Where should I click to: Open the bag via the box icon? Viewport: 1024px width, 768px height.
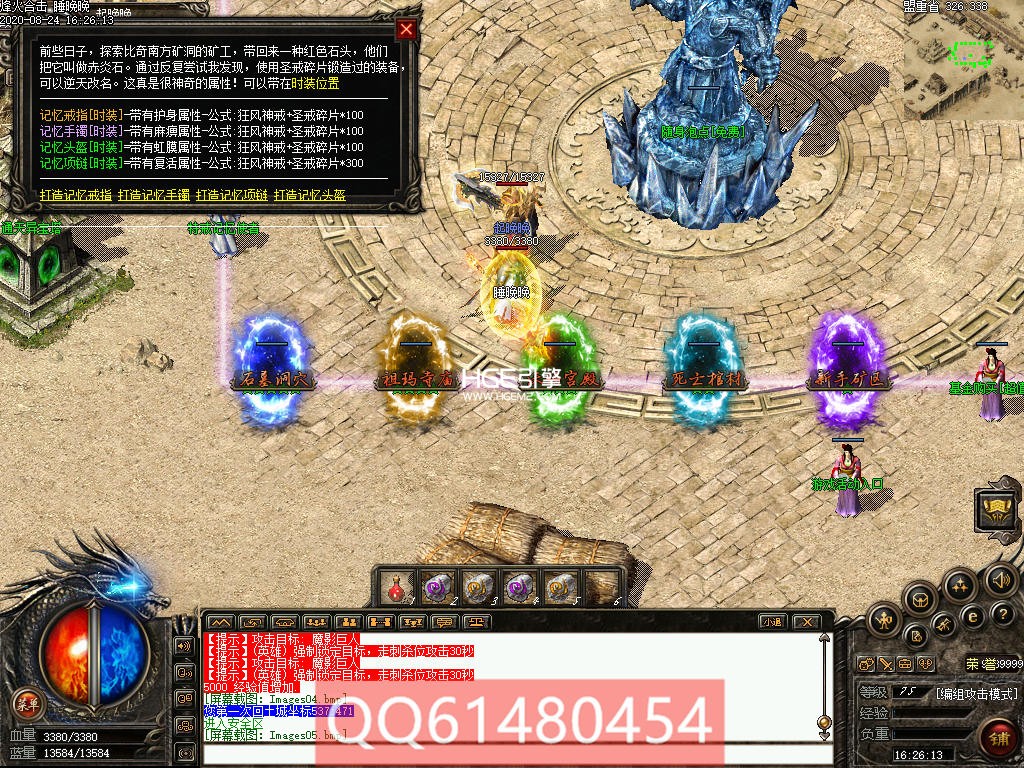tap(920, 599)
